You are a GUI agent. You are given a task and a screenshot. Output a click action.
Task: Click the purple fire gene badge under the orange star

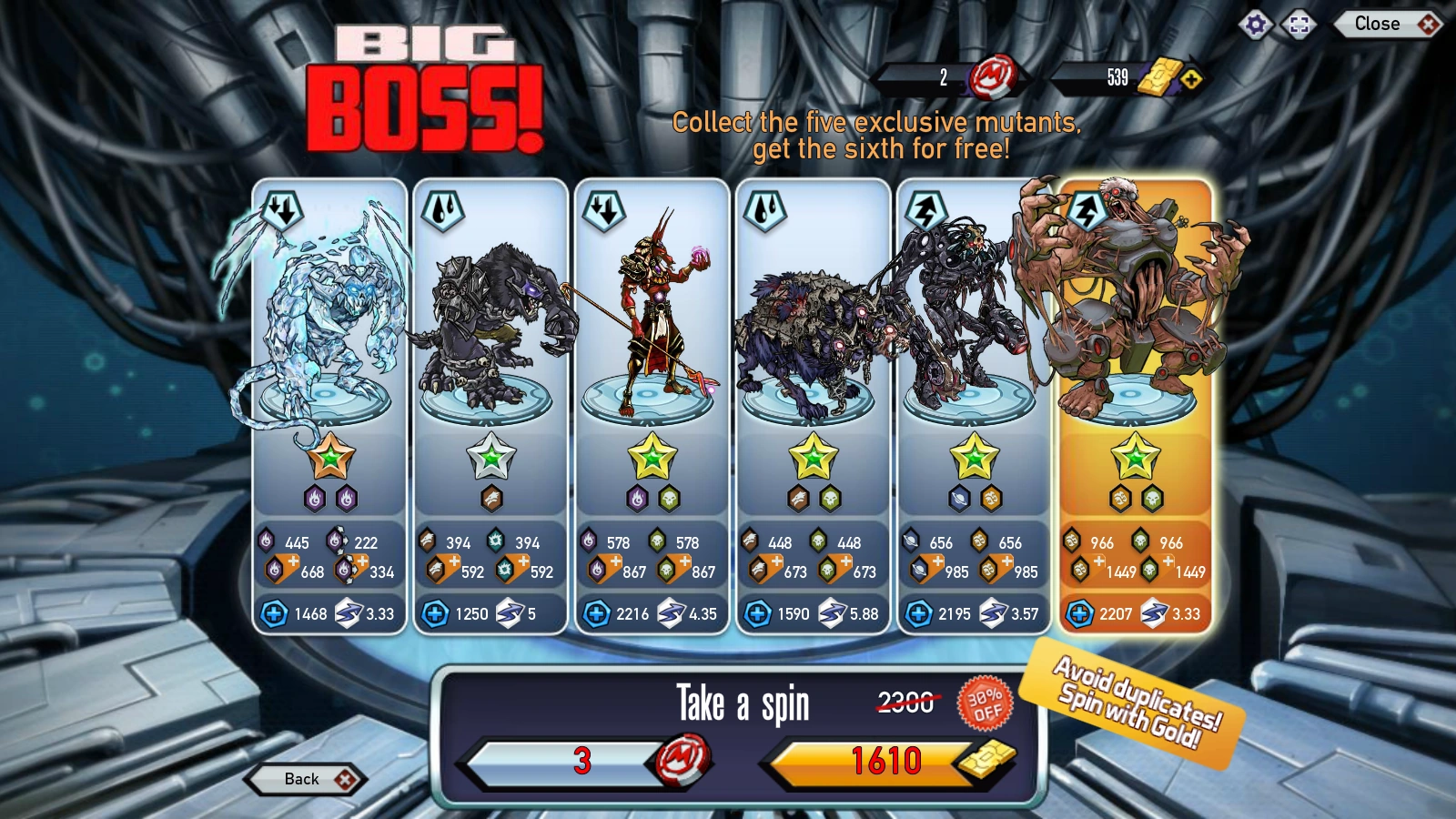[313, 500]
